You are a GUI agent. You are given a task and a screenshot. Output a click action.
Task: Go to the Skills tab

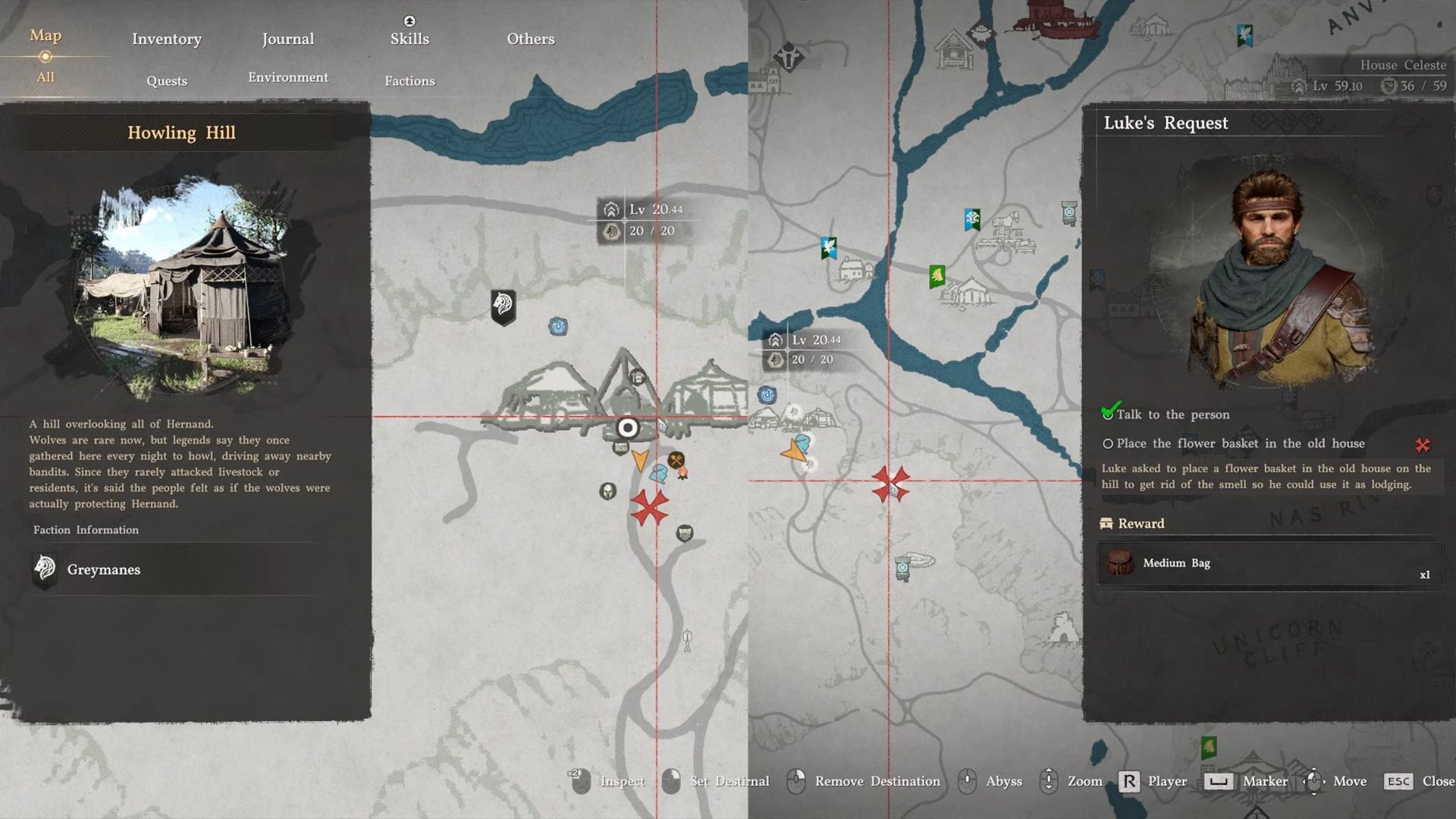click(409, 38)
